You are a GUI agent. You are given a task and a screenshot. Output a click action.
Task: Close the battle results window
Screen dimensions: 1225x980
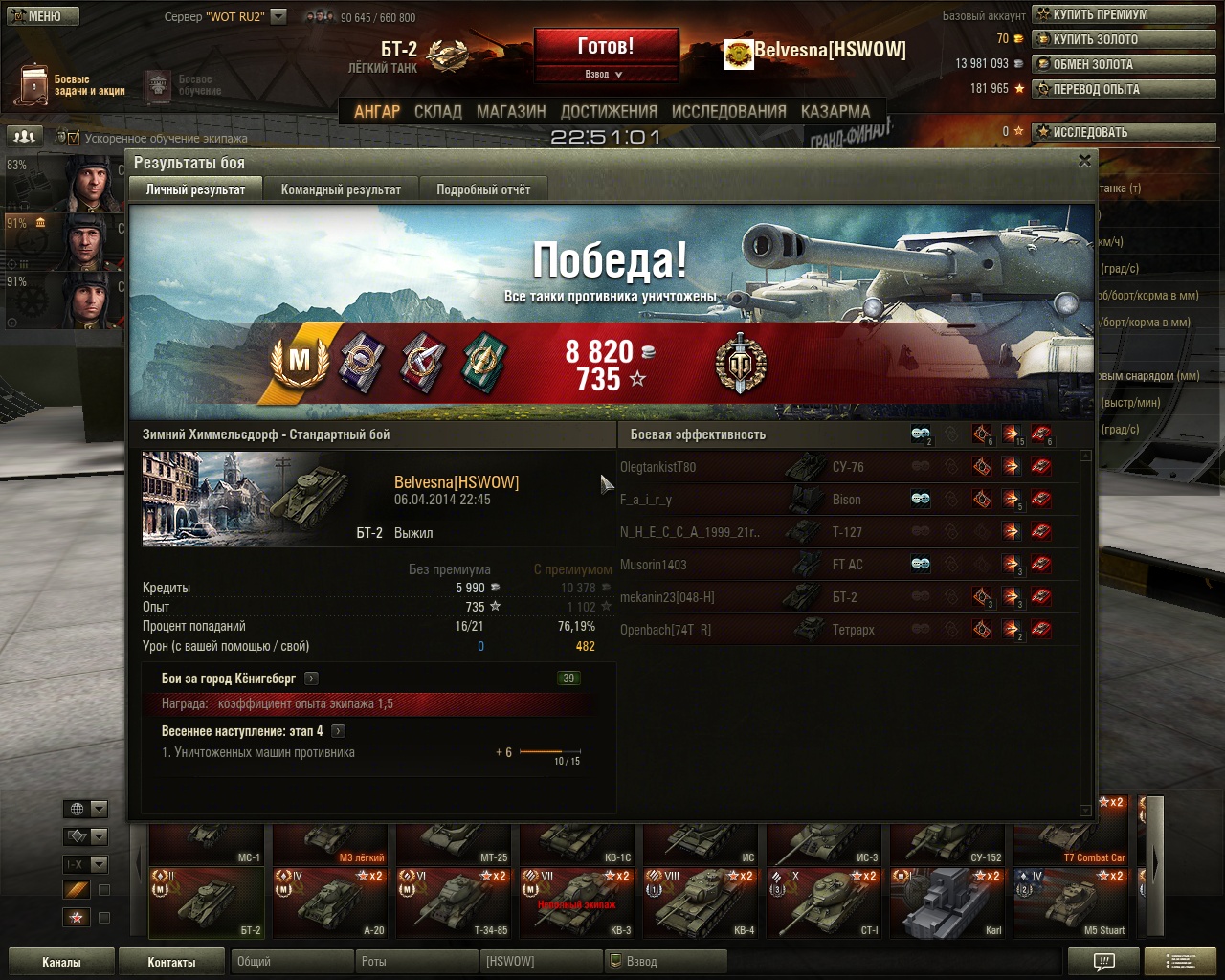1084,161
